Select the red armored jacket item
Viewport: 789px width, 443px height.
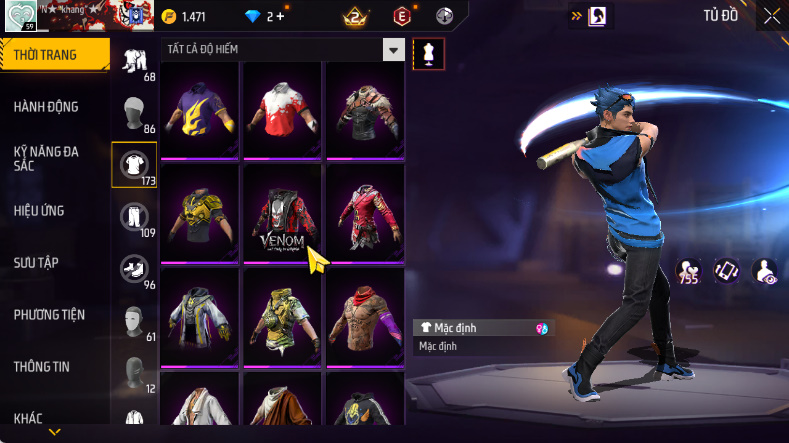coord(365,214)
